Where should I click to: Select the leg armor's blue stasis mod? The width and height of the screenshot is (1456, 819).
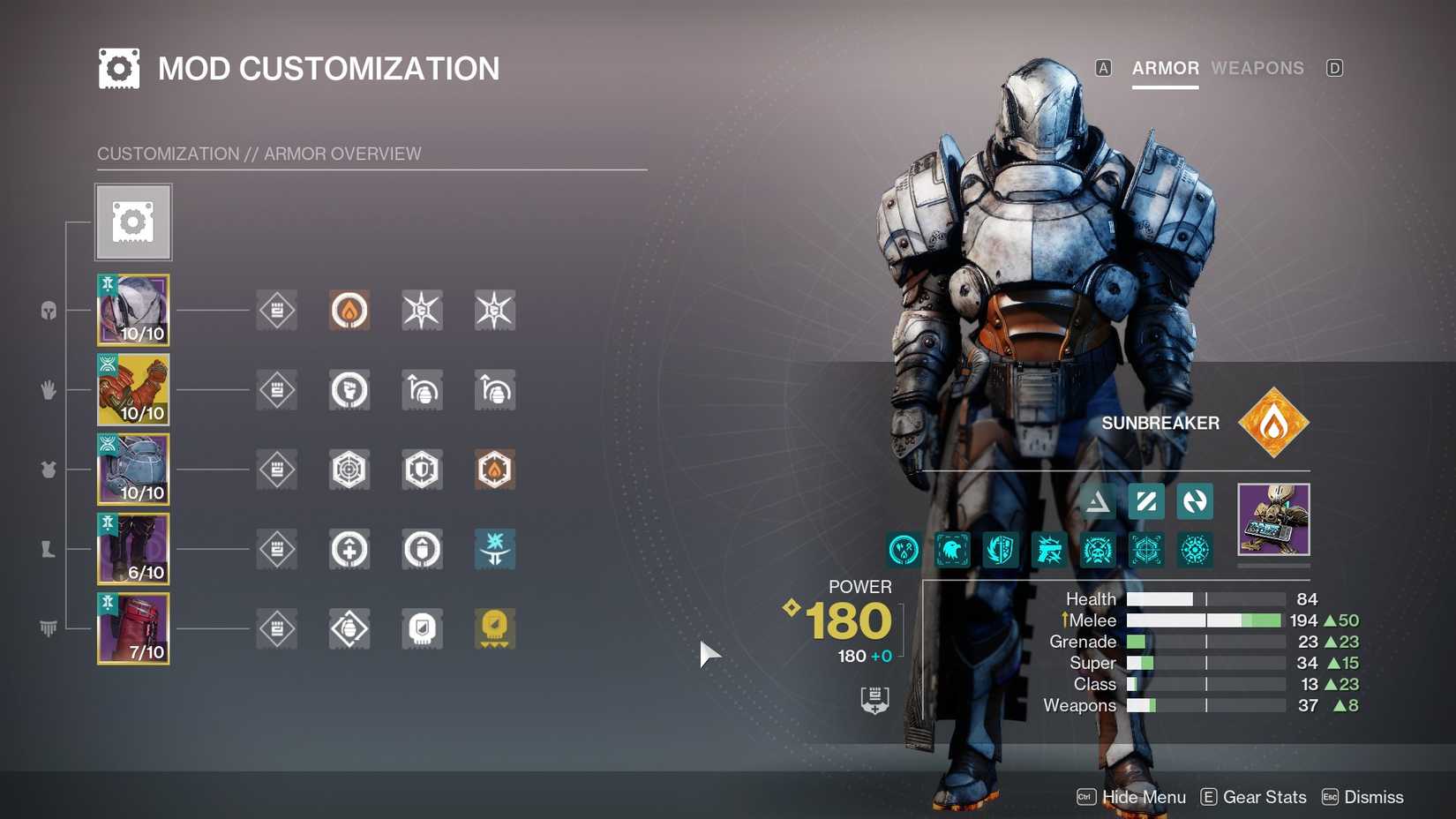coord(494,548)
